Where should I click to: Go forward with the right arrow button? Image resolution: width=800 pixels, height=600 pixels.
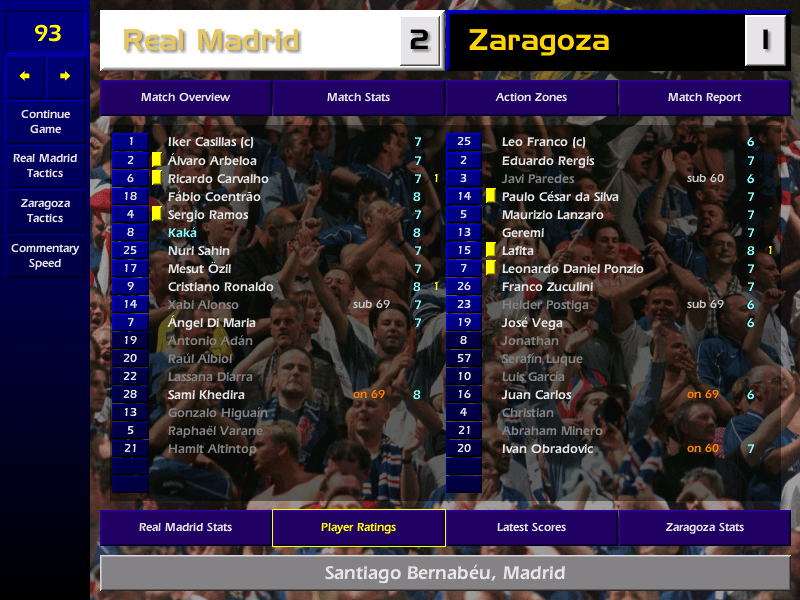click(x=66, y=76)
